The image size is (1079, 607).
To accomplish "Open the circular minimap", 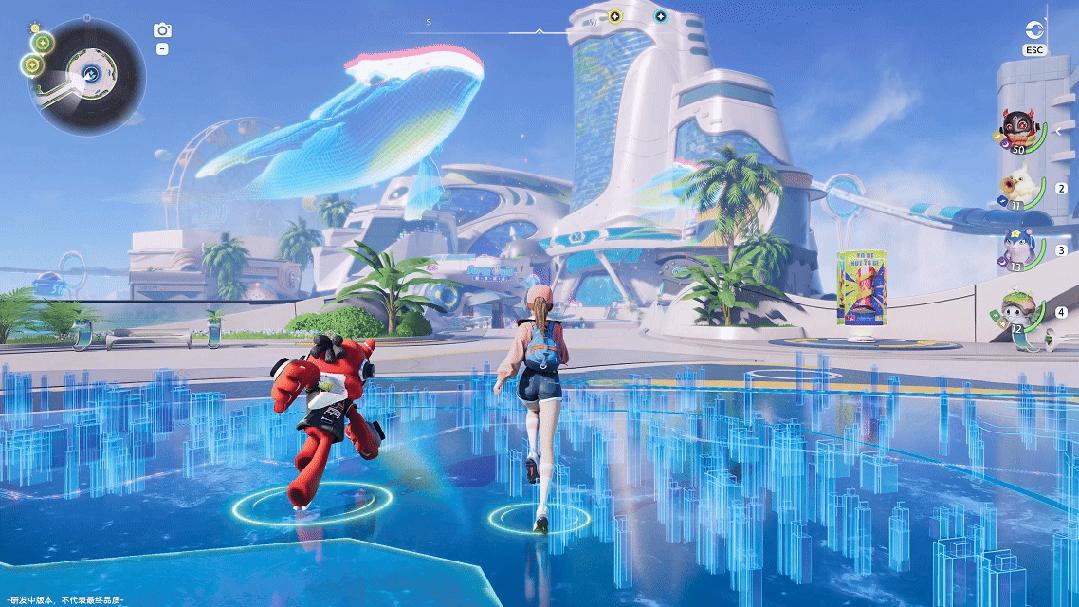I will tap(90, 74).
